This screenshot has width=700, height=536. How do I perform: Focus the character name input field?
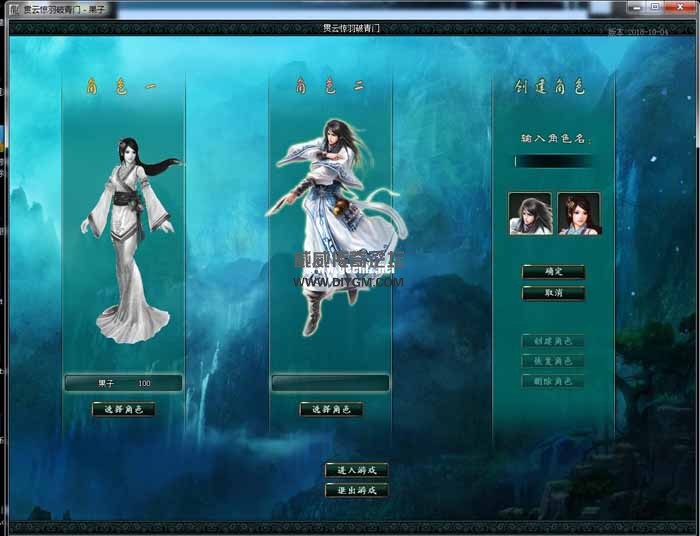click(553, 161)
